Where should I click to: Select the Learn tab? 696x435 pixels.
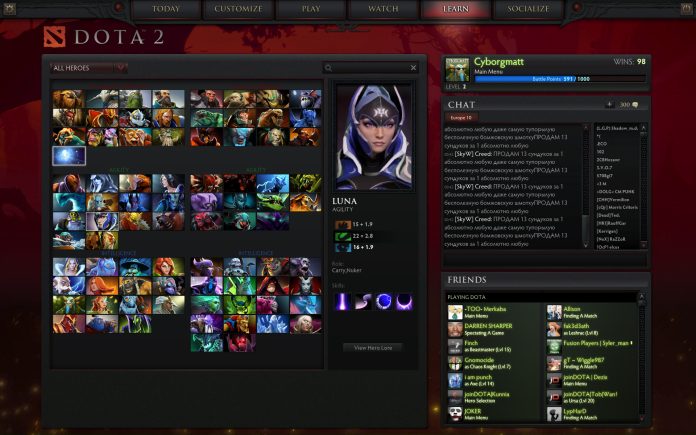[x=455, y=9]
